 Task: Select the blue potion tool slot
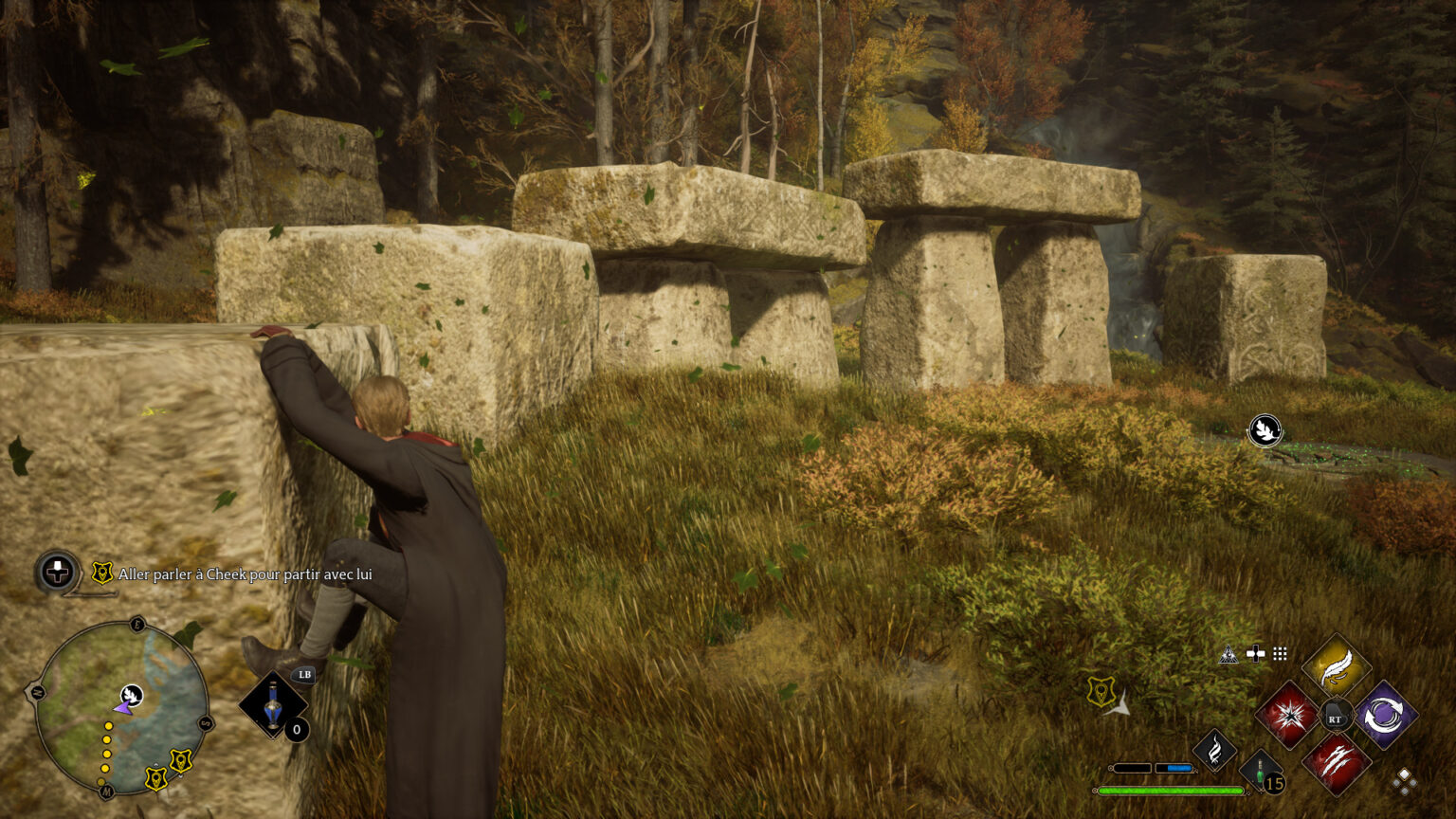tap(273, 705)
